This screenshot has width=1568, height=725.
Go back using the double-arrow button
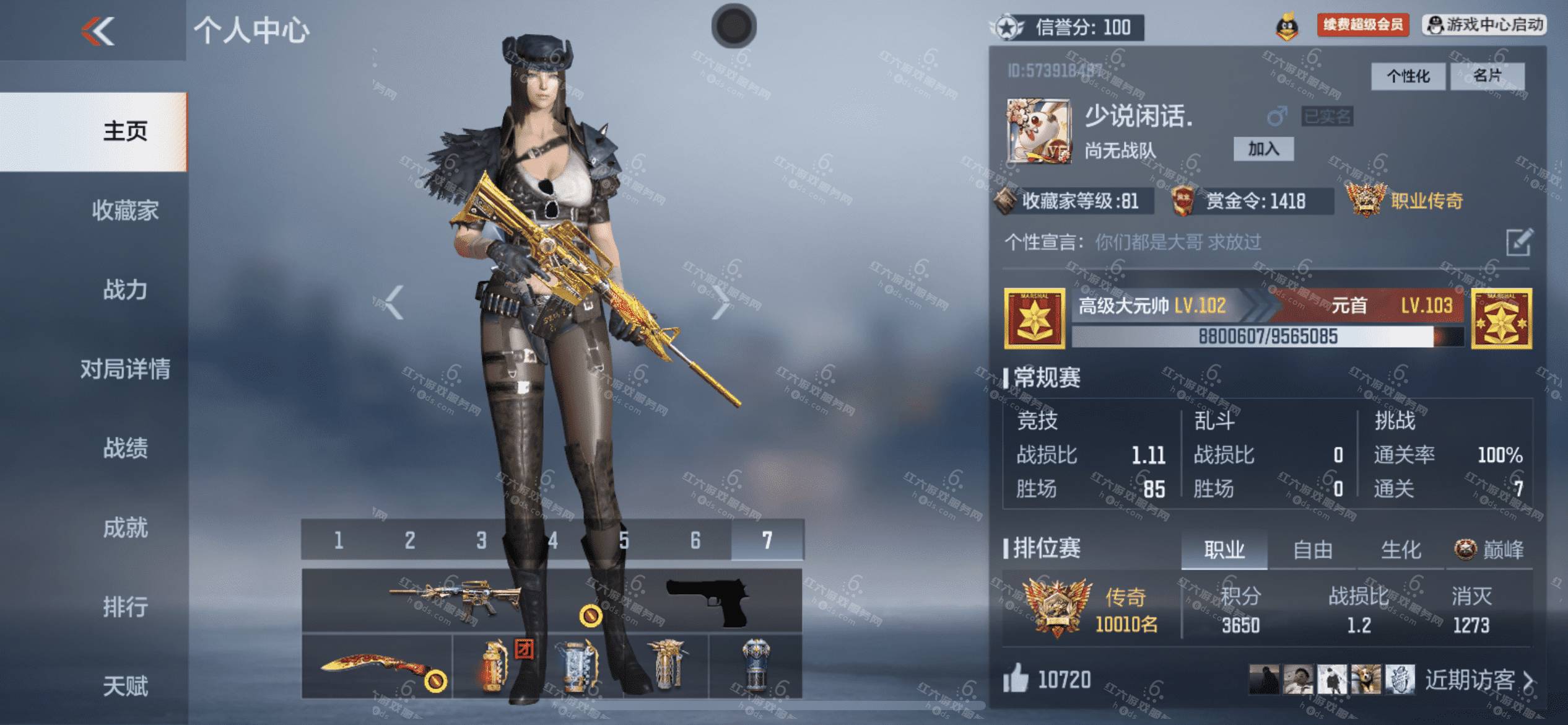pyautogui.click(x=98, y=31)
